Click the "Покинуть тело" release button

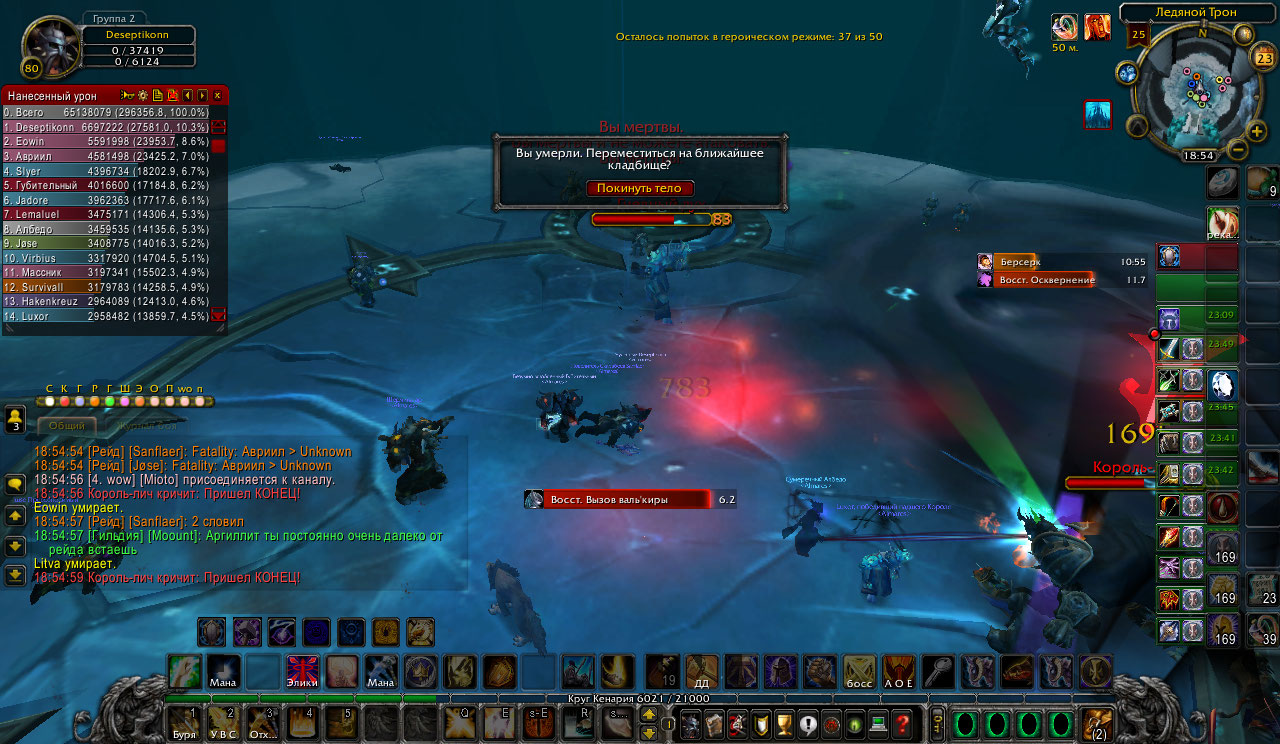point(640,188)
